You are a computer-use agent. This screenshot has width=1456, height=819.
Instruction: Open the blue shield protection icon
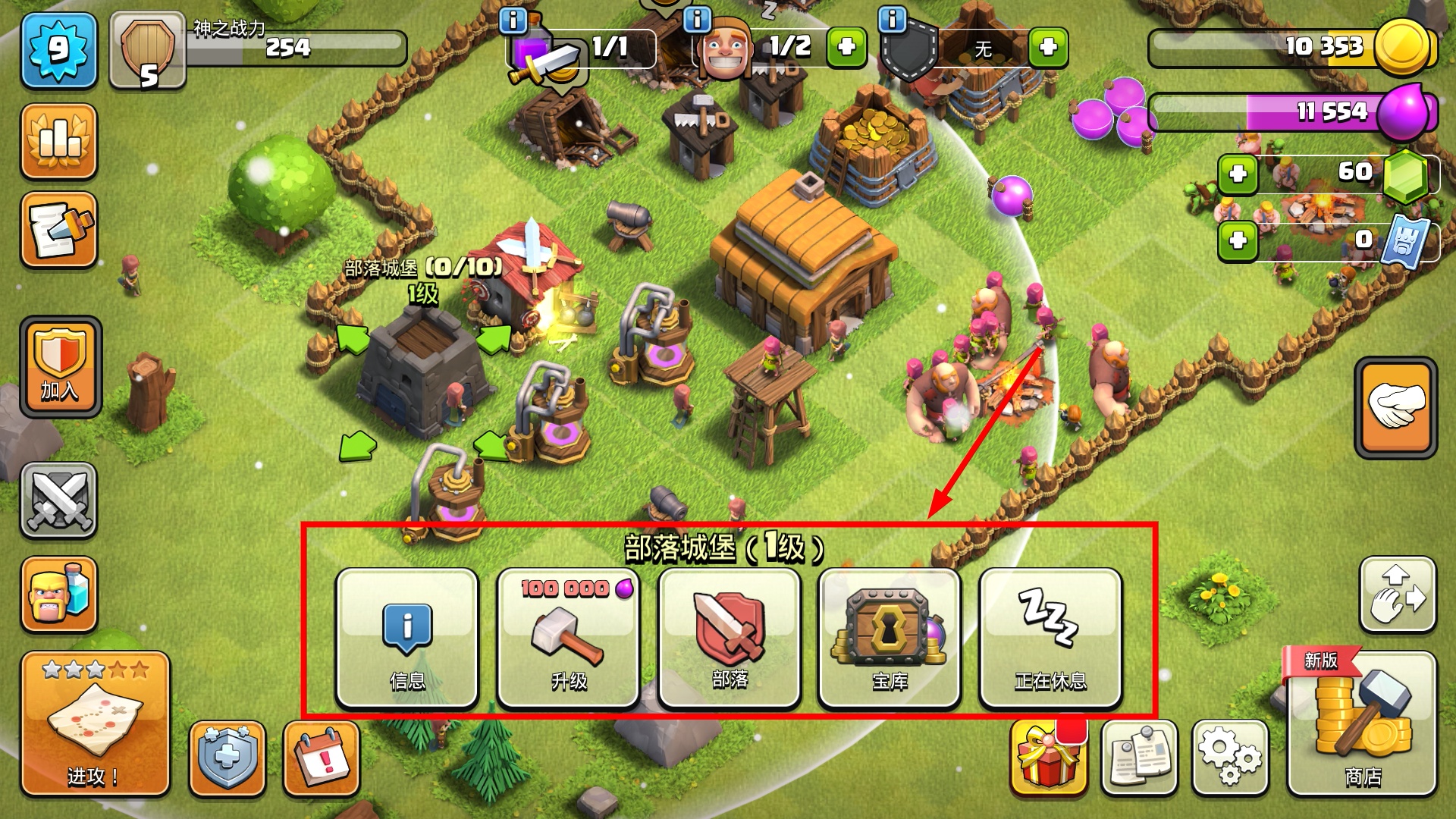coord(227,758)
